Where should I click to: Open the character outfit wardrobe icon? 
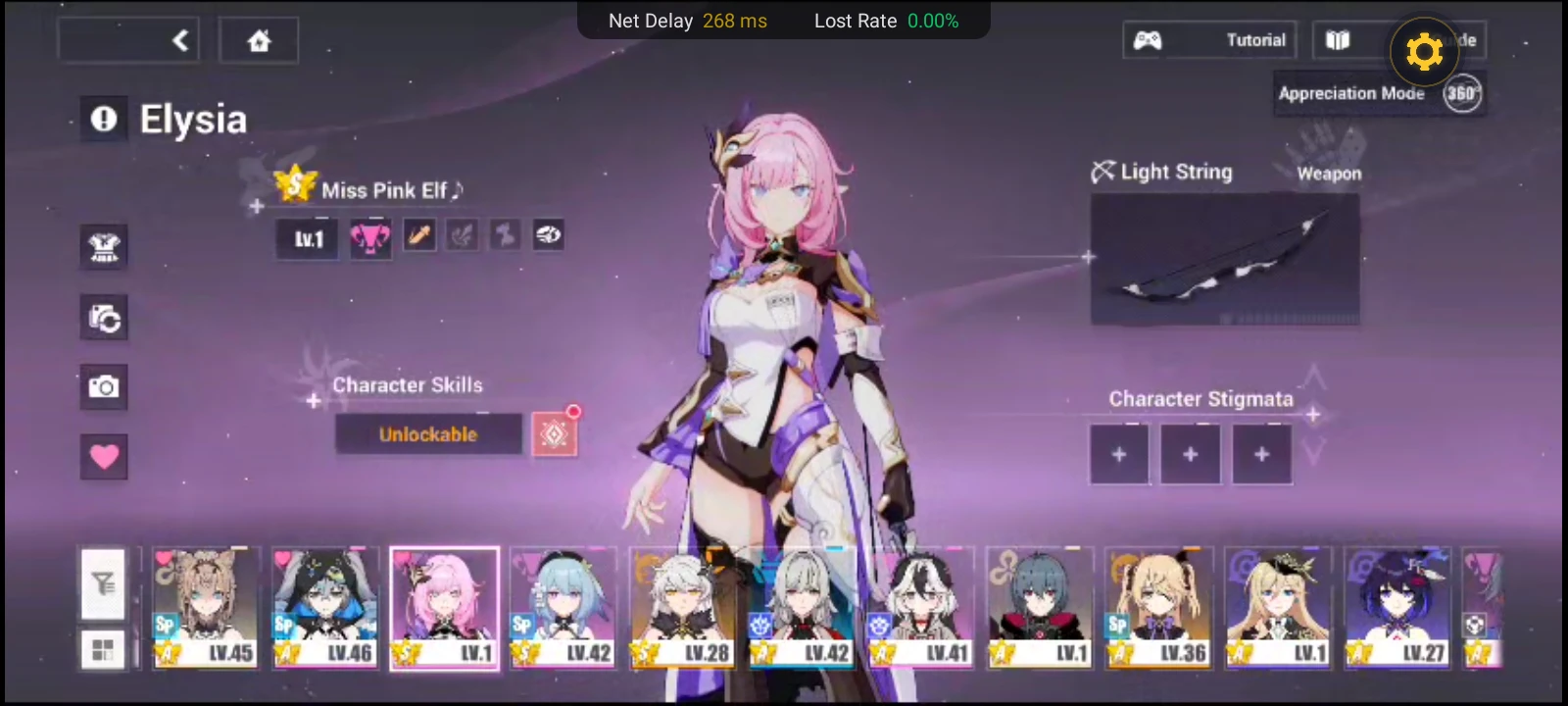104,248
